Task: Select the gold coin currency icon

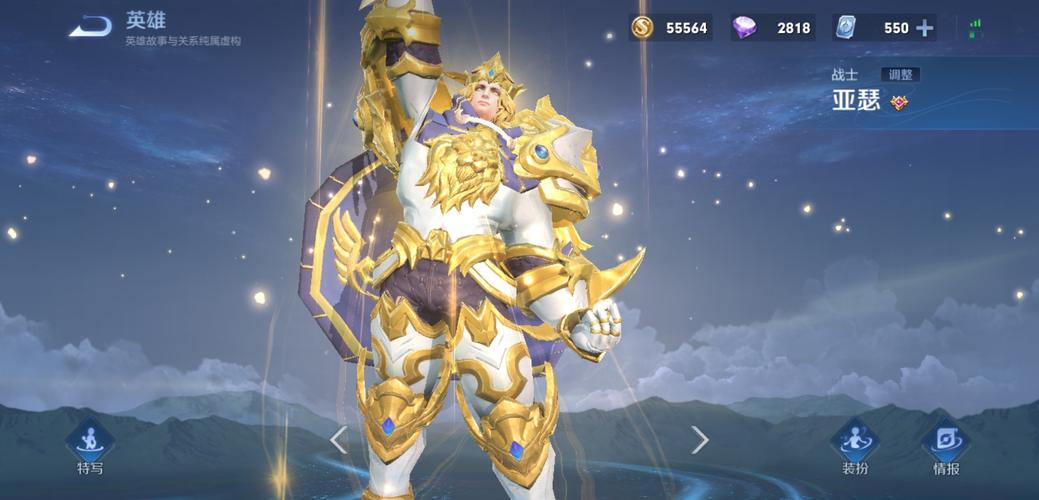Action: tap(643, 28)
